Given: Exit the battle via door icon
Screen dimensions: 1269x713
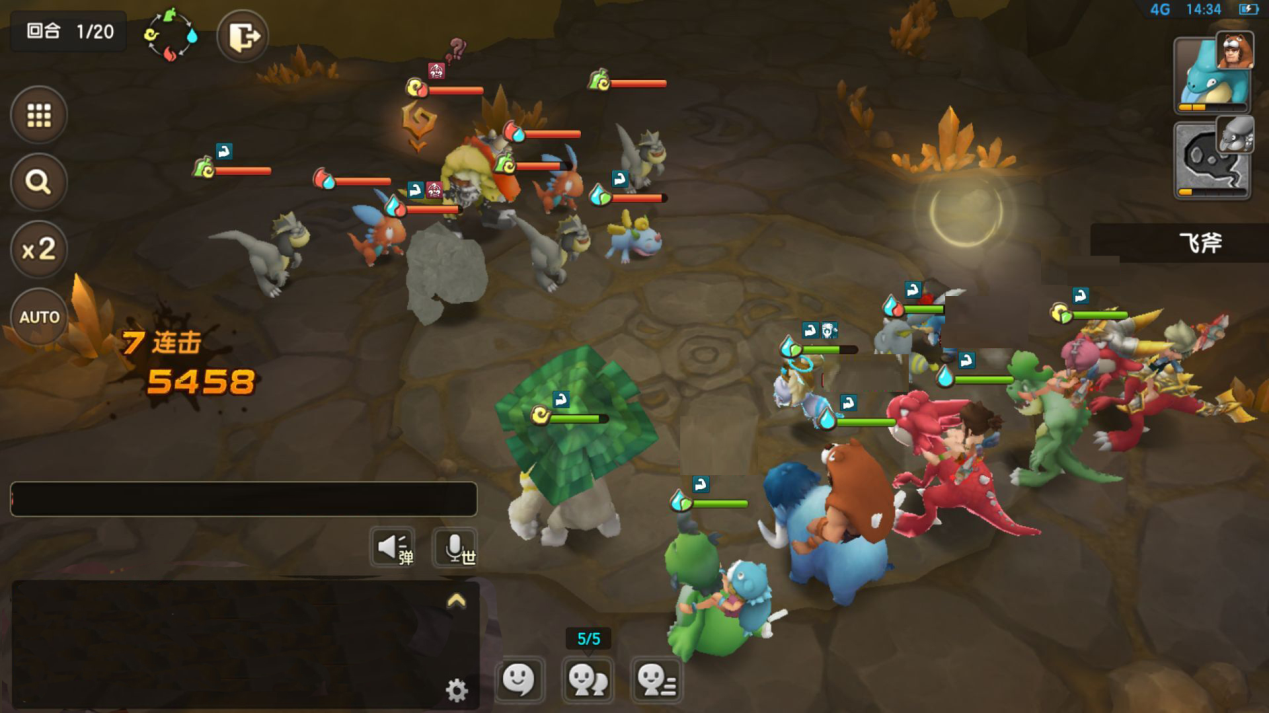Looking at the screenshot, I should coord(243,37).
